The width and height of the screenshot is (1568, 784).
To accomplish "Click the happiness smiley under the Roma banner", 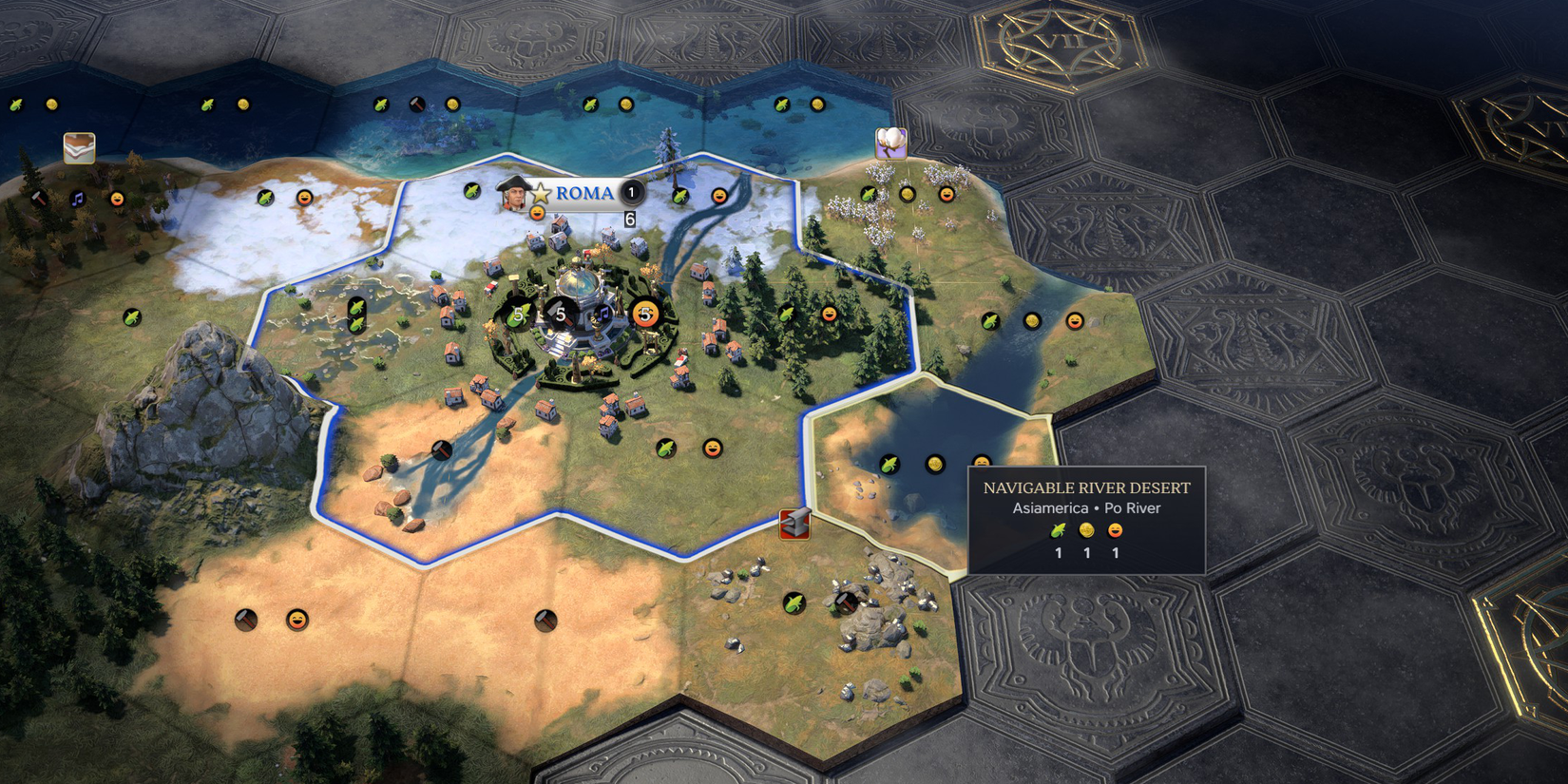I will click(536, 214).
